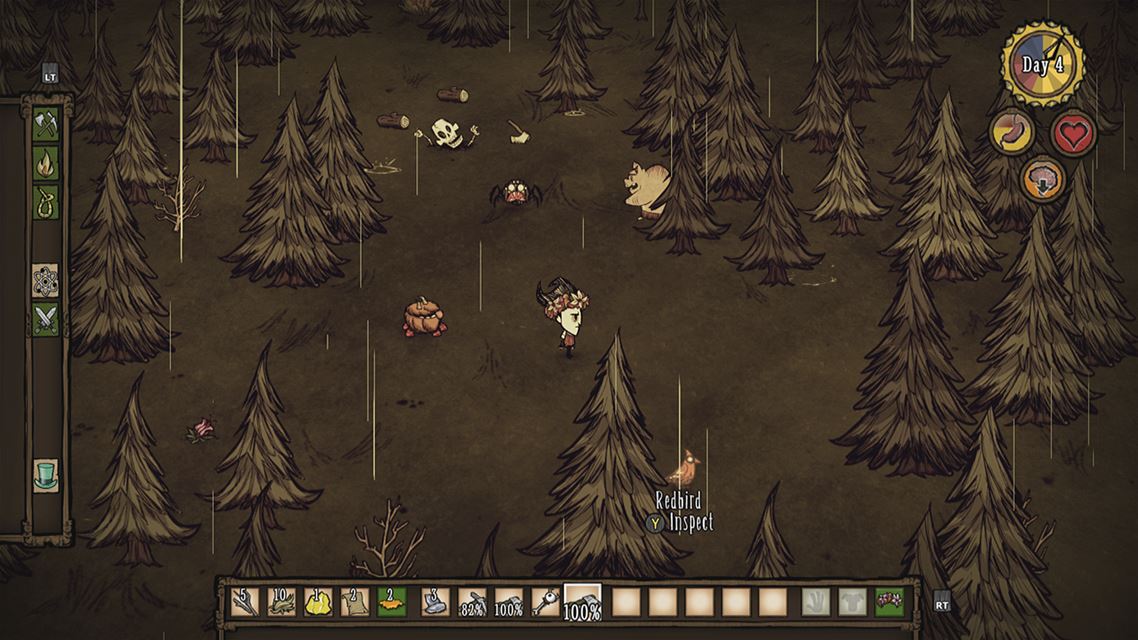Select the tool at 82% durability

[472, 602]
